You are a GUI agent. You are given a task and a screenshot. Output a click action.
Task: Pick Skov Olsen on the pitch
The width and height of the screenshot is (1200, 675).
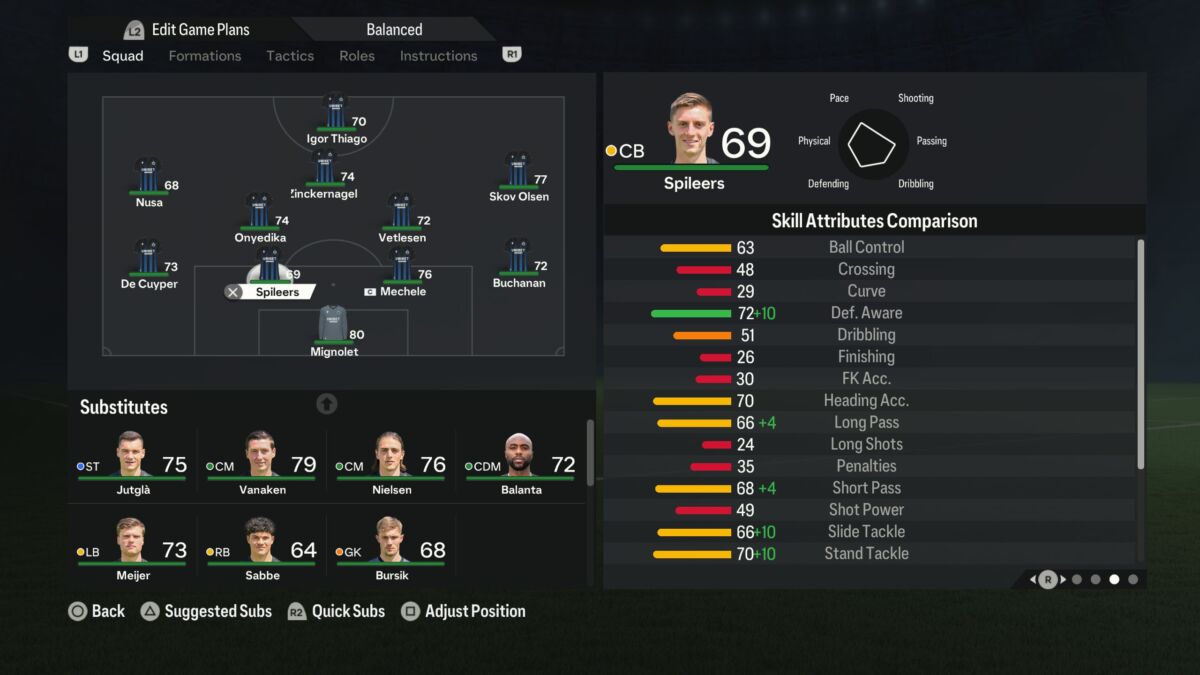pos(518,175)
